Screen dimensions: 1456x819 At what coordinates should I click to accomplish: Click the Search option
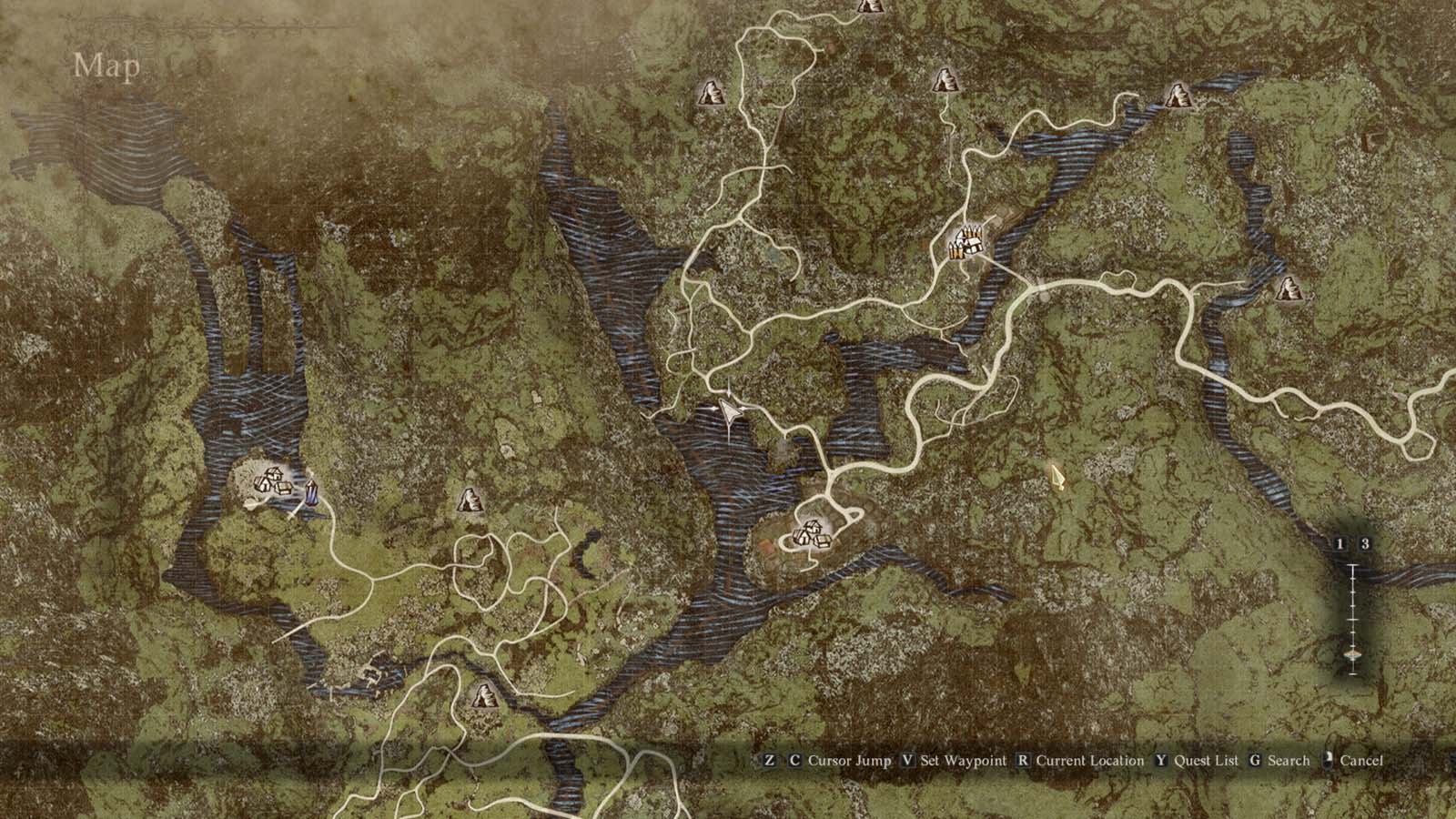click(1287, 761)
